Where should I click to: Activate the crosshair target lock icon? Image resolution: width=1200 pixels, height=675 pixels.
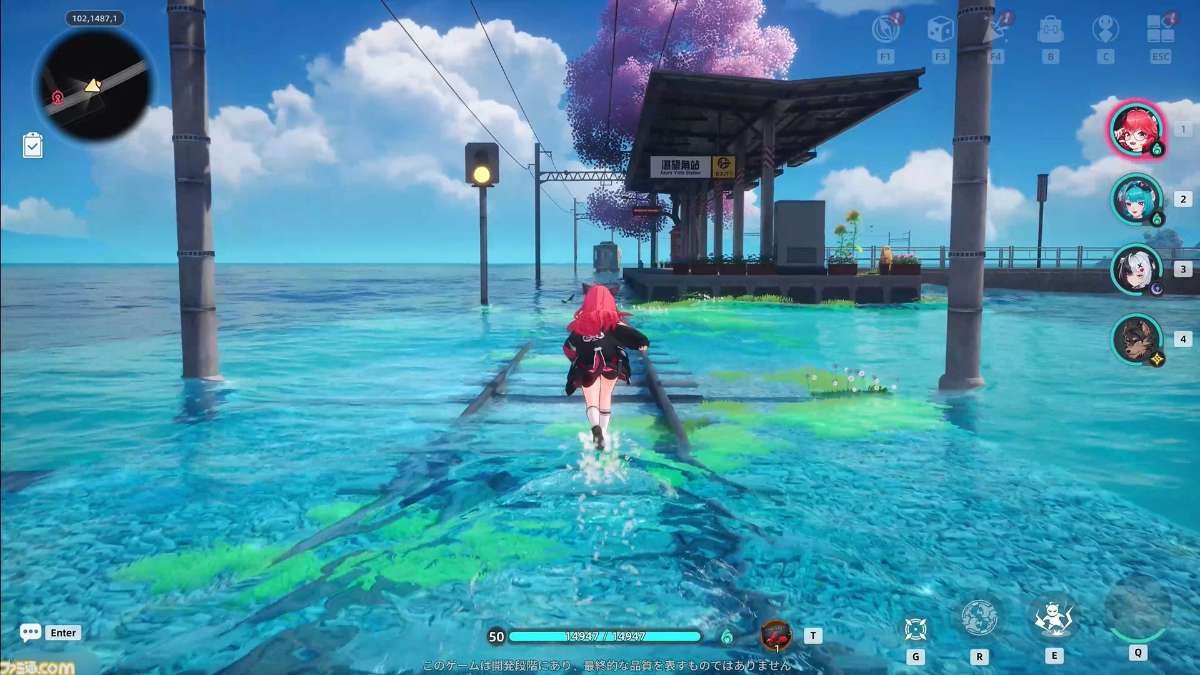coord(915,628)
